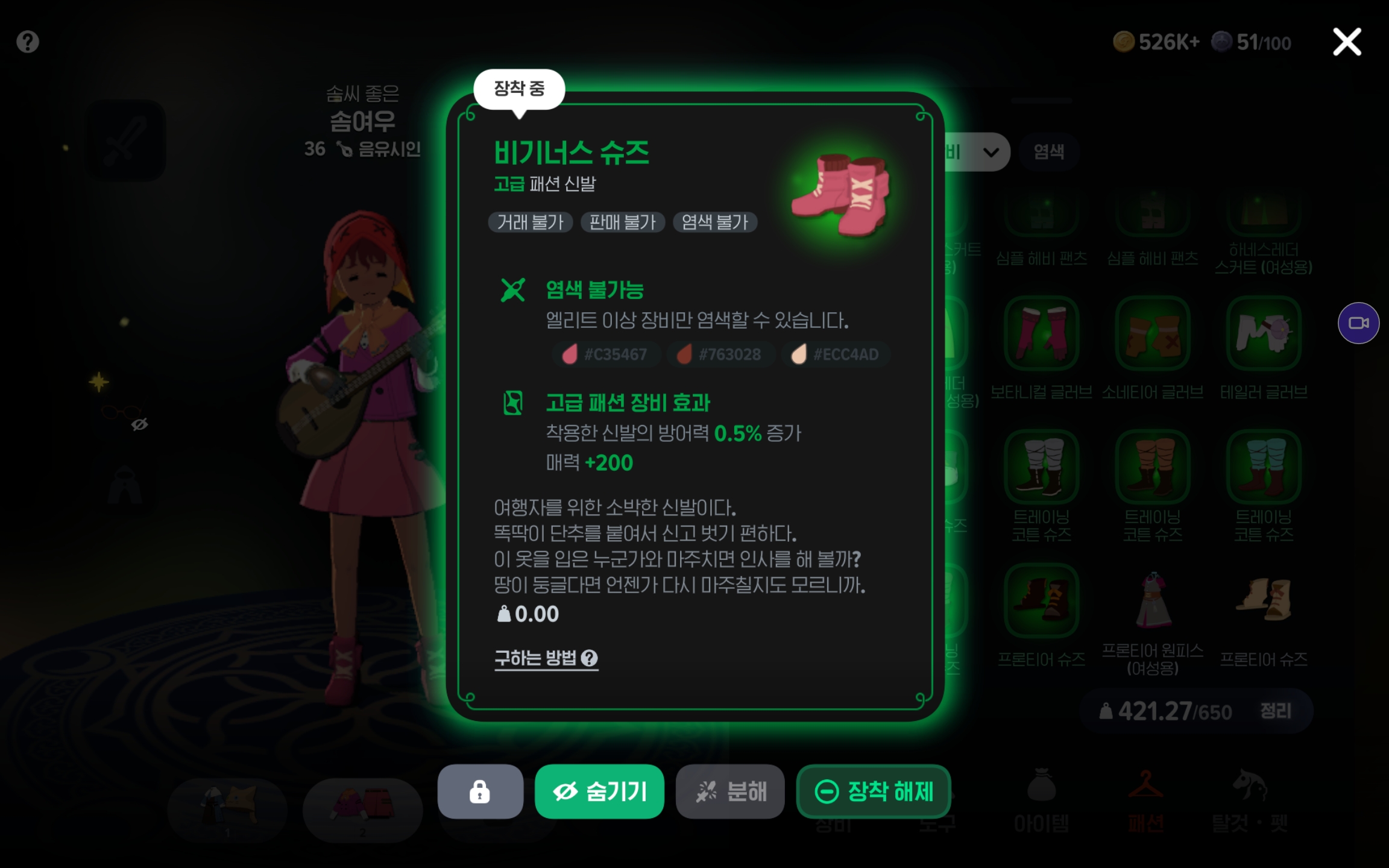Hide the shoes with the 숨기기 button
The image size is (1389, 868).
(599, 791)
